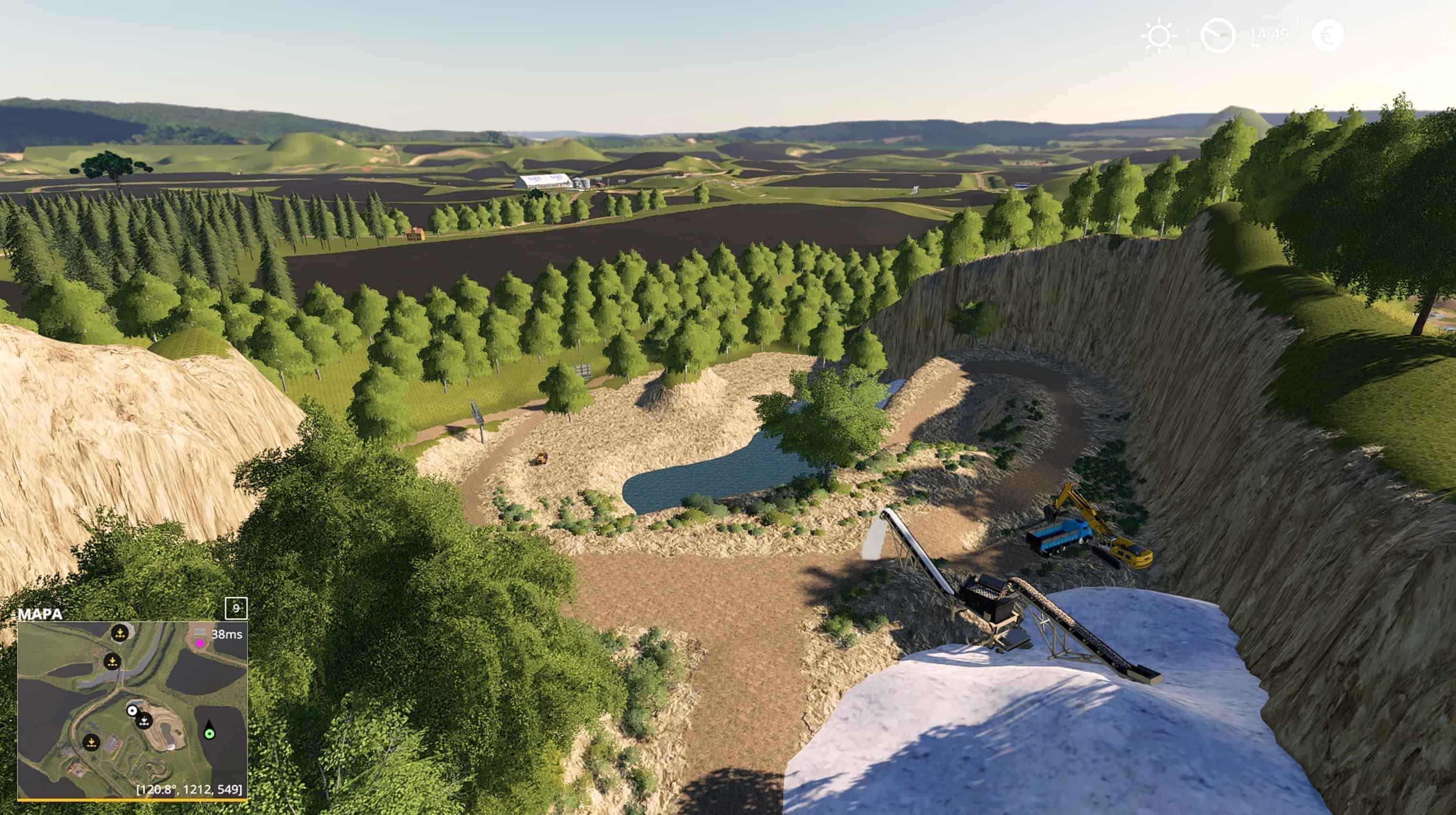Click the green player position marker on minimap

[x=209, y=734]
